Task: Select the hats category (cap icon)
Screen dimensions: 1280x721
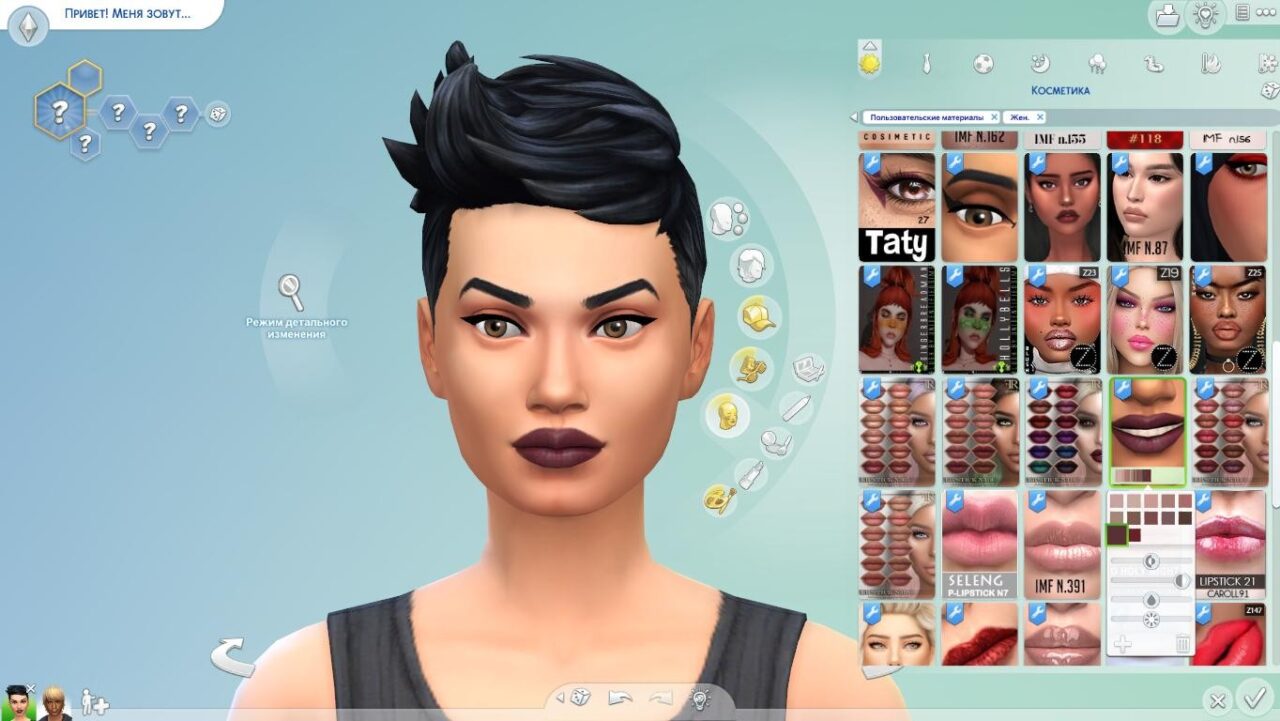Action: pos(757,317)
